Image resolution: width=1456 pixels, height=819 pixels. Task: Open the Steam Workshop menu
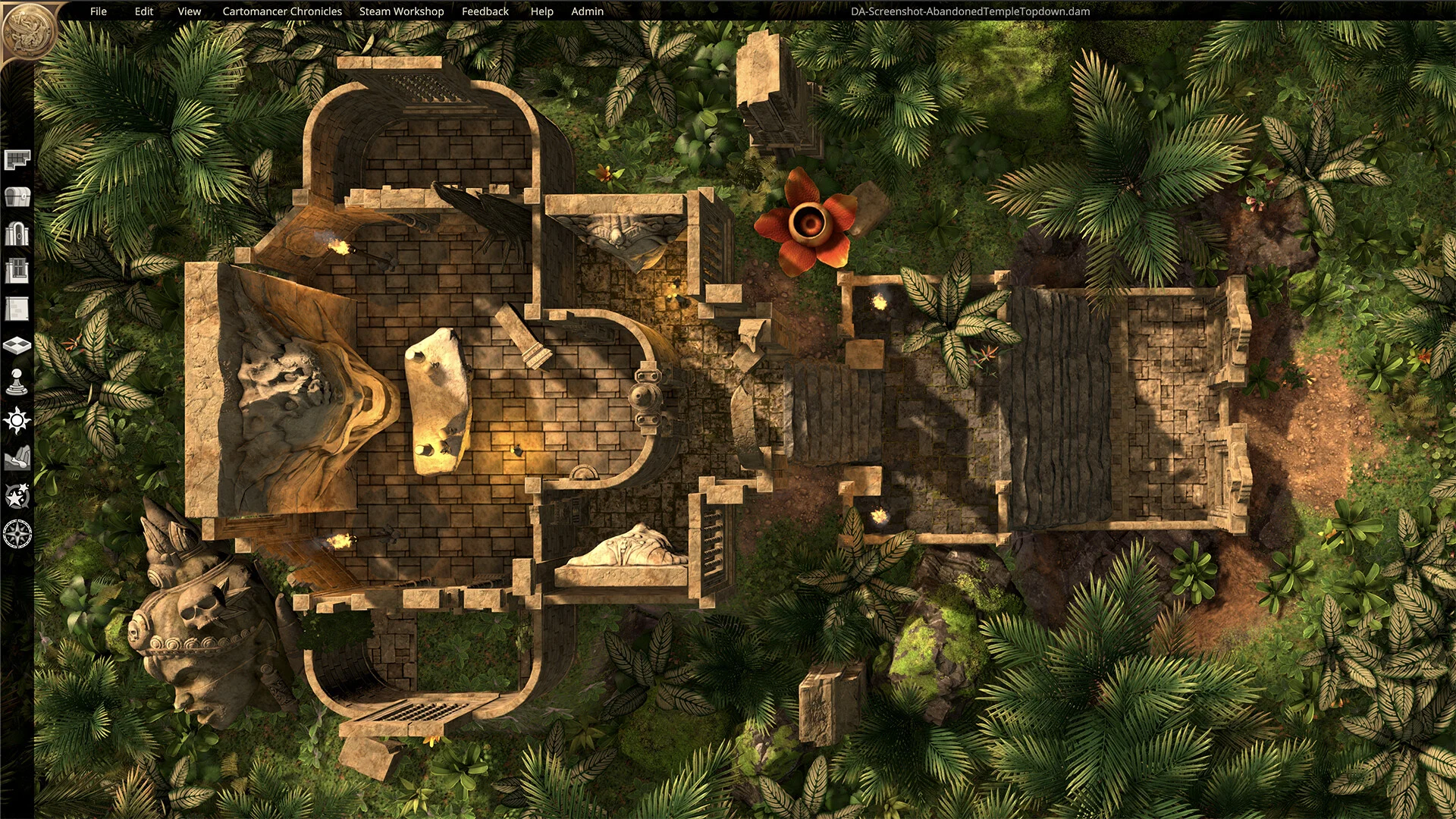(x=401, y=11)
